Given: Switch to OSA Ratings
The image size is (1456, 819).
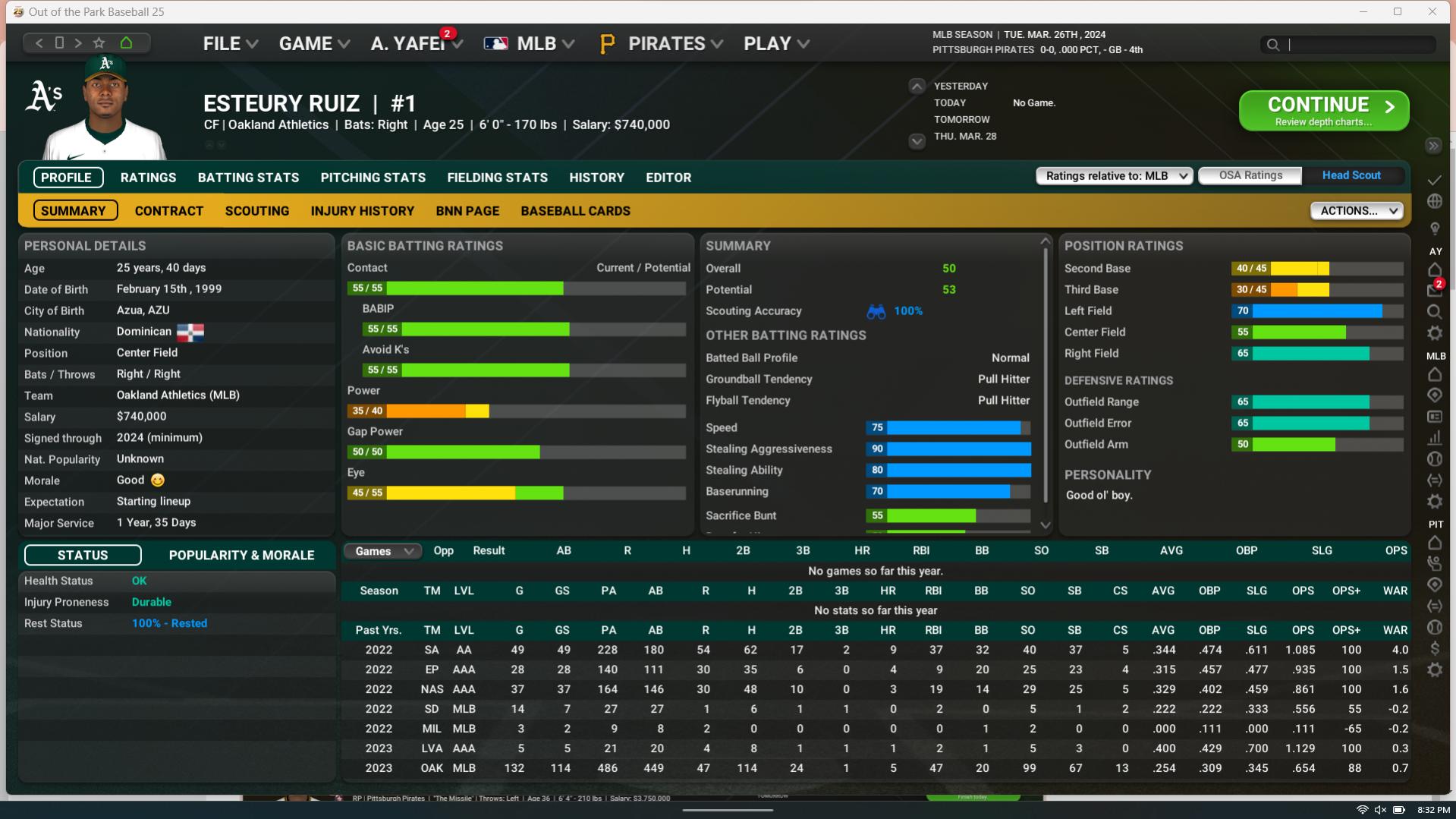Looking at the screenshot, I should point(1250,175).
